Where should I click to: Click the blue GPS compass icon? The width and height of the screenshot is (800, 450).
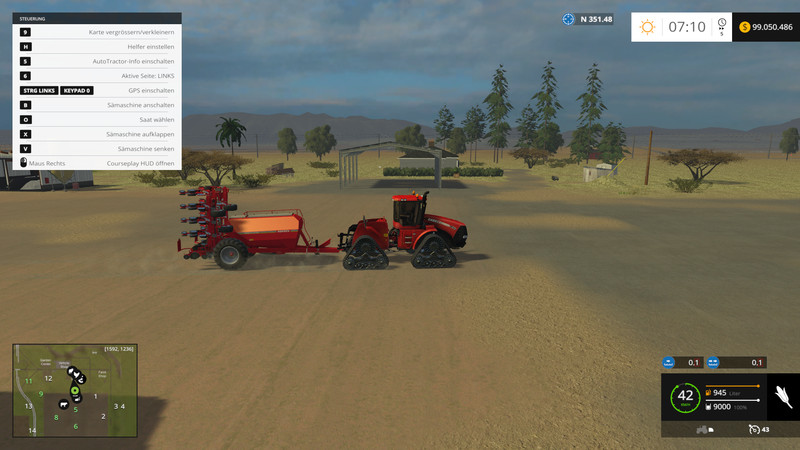(x=569, y=18)
